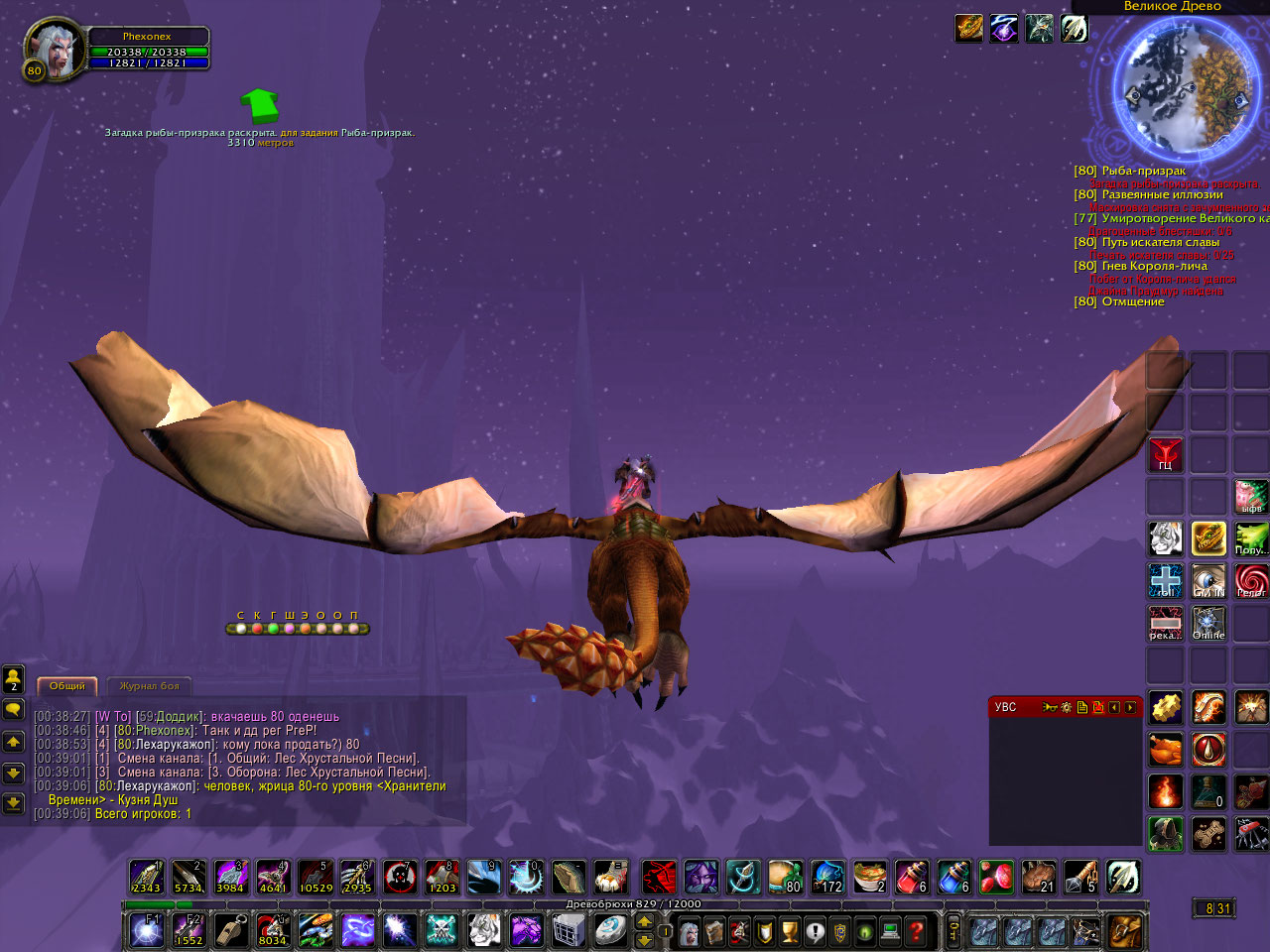
Task: Open the chat menu speech bubble button
Action: click(14, 710)
